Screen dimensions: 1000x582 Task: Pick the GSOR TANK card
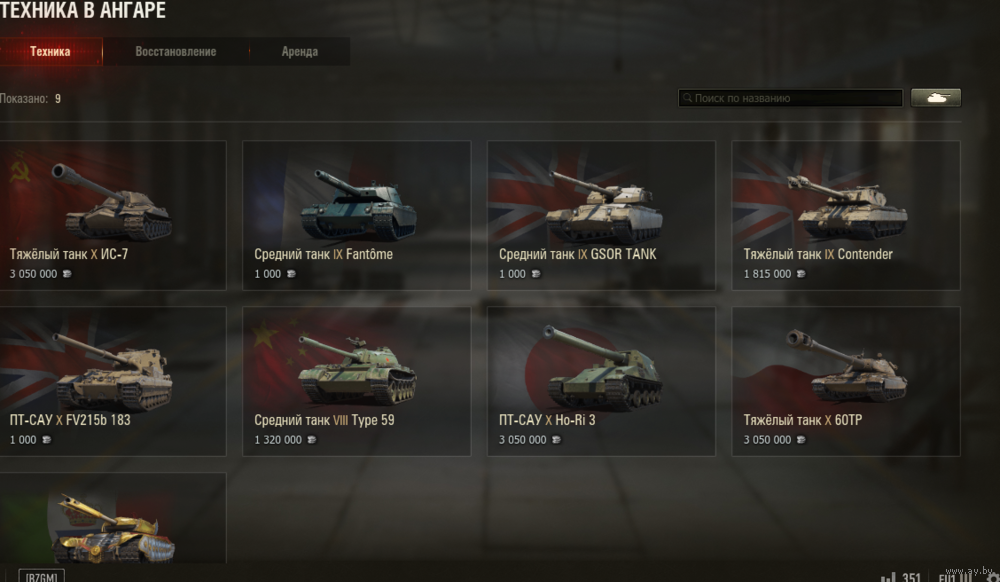(x=601, y=215)
